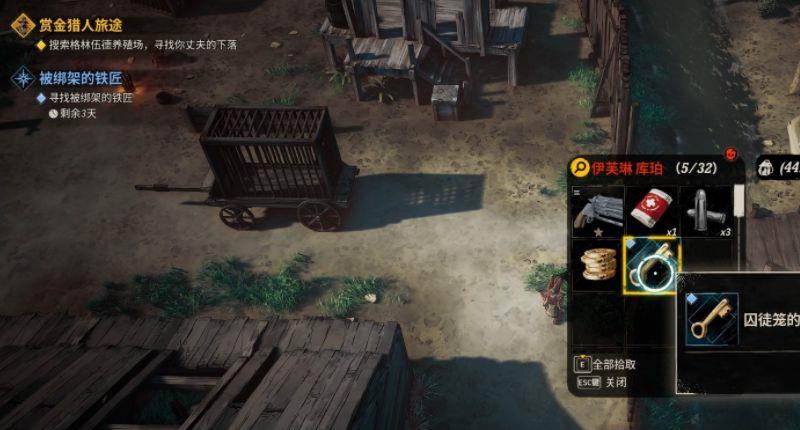The width and height of the screenshot is (800, 430).
Task: Grab the stack of gold coins
Action: tap(597, 265)
